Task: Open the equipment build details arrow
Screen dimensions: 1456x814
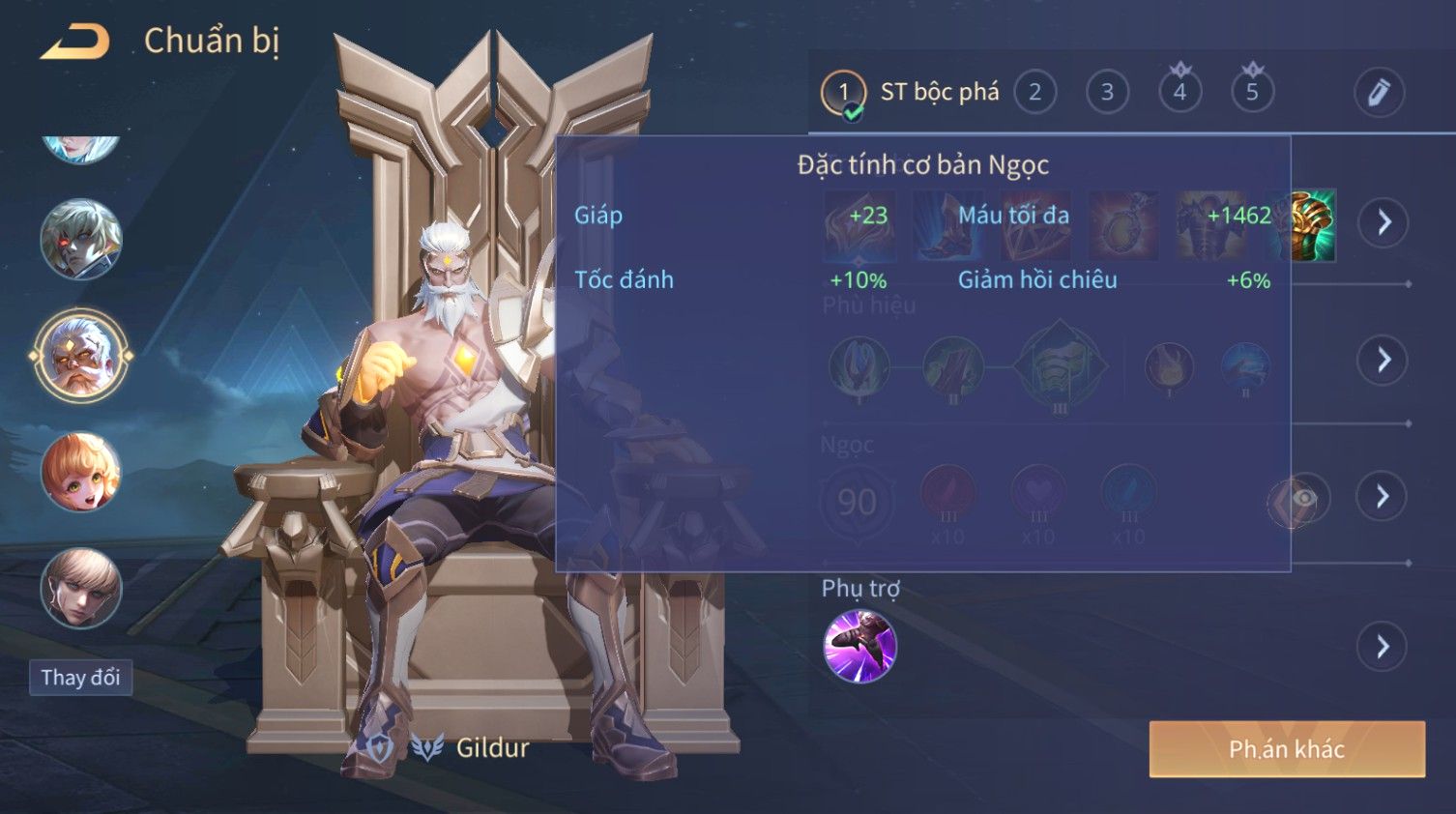Action: [x=1383, y=222]
